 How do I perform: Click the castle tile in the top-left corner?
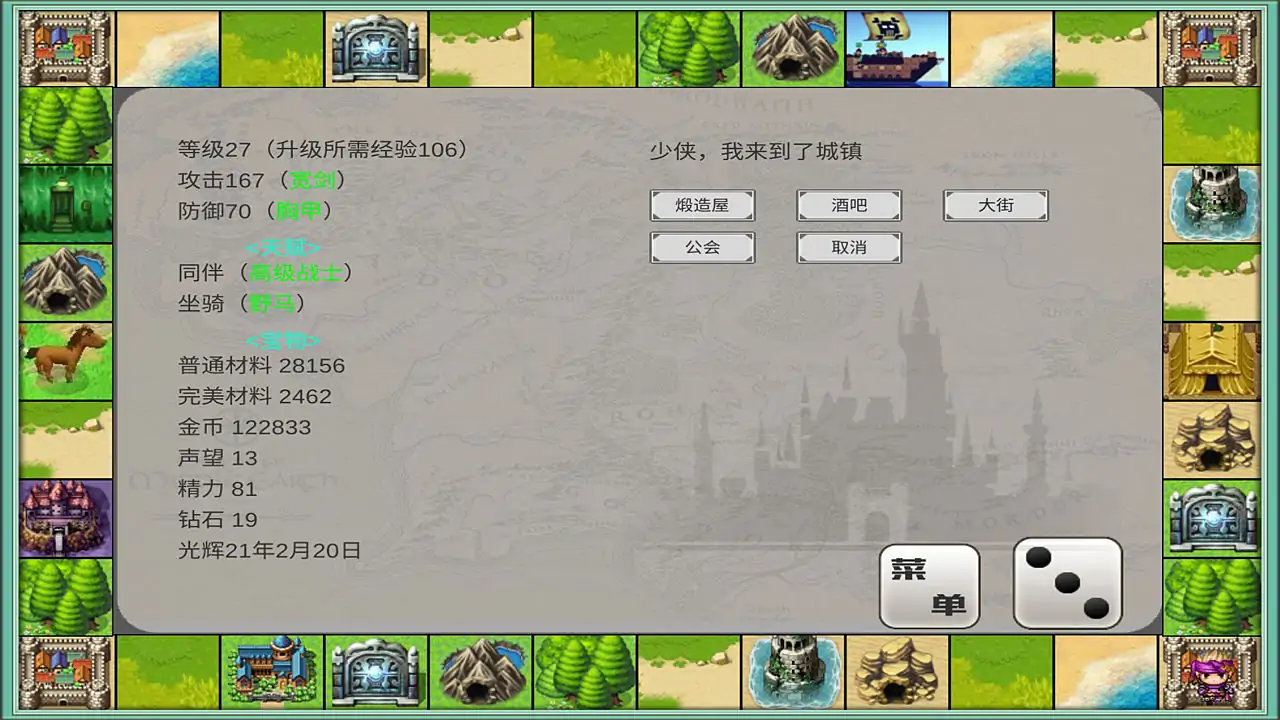pyautogui.click(x=64, y=45)
